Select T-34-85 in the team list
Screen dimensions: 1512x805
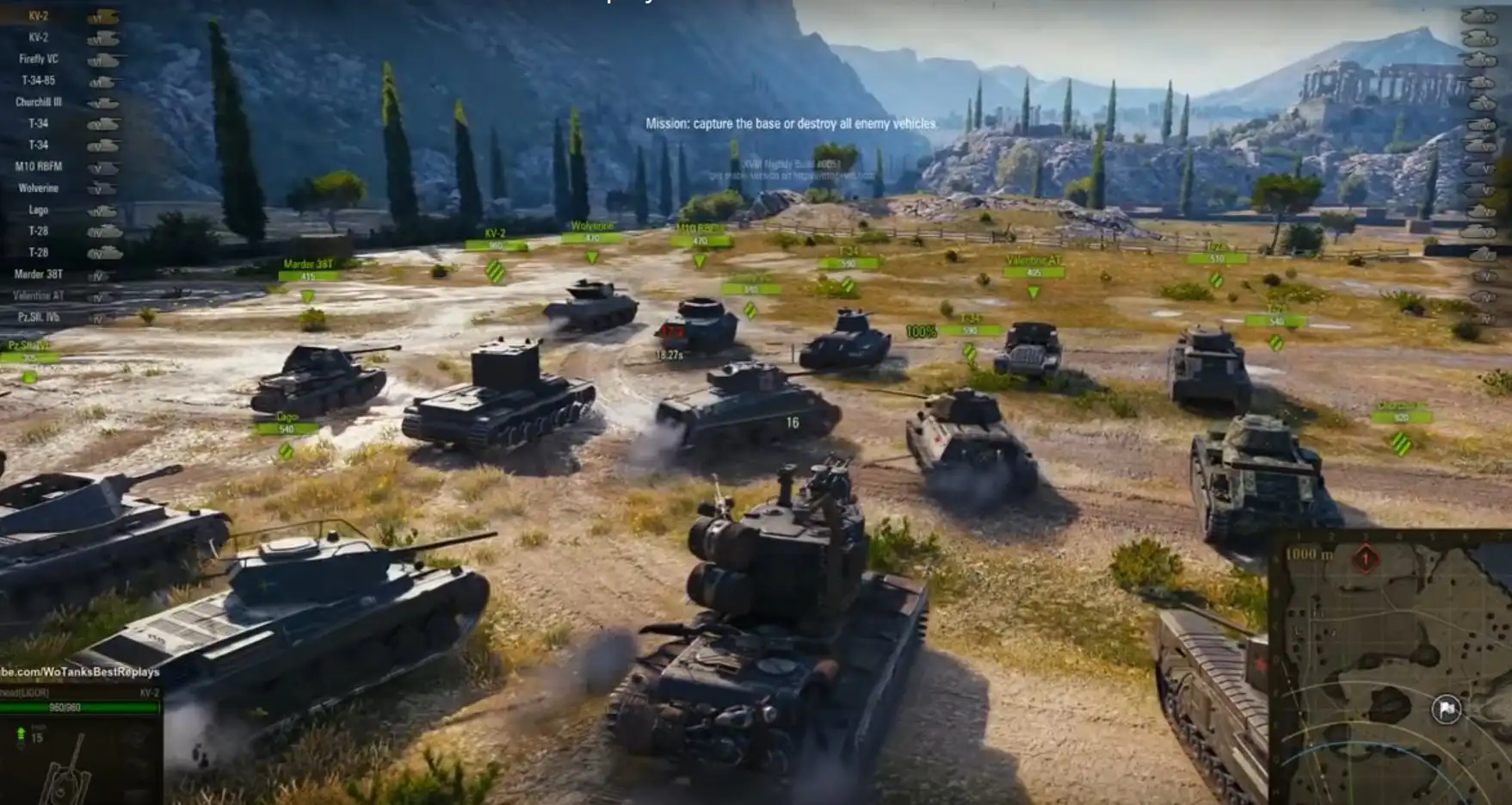point(39,81)
